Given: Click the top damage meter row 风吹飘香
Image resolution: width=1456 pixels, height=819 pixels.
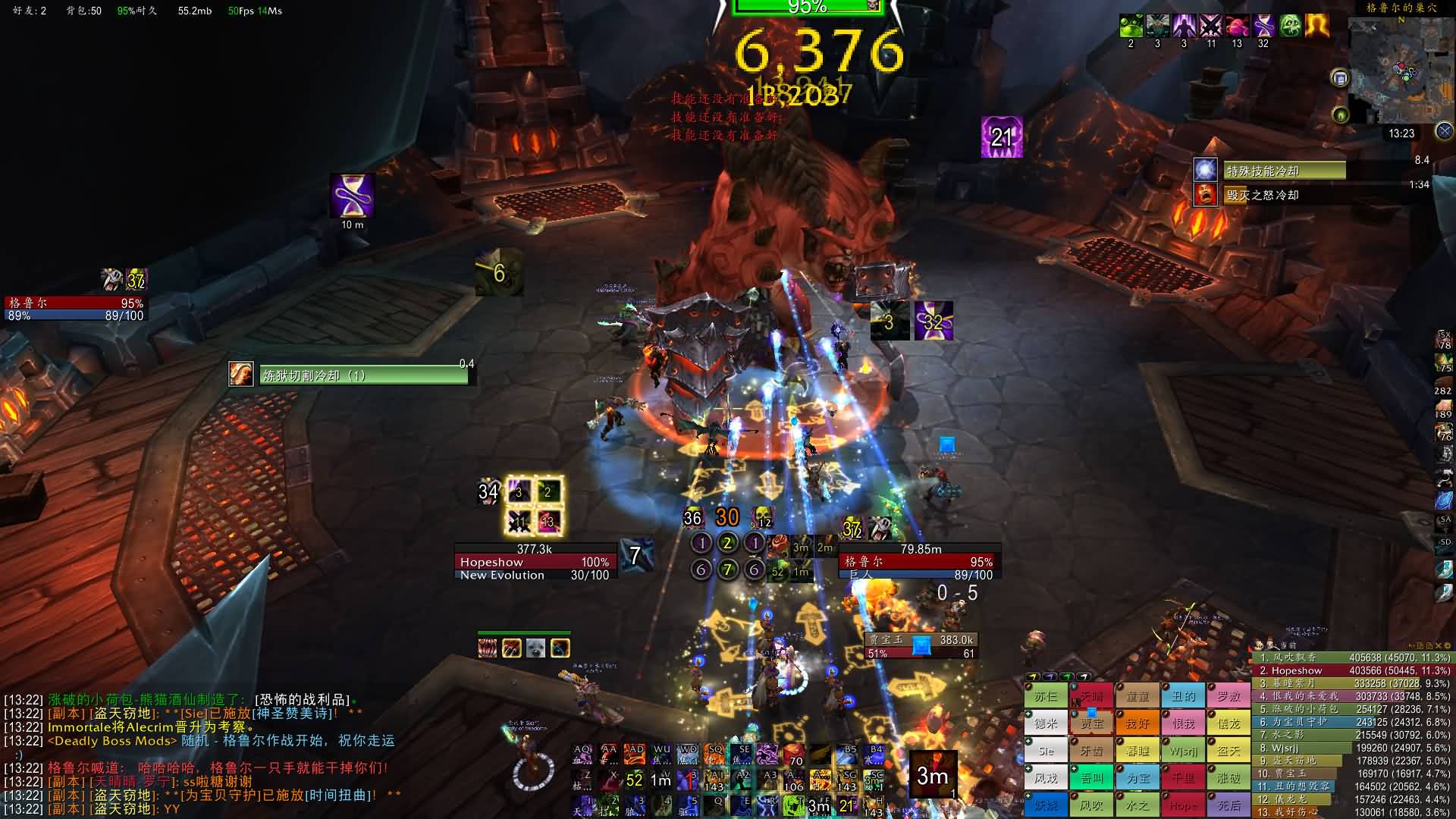Looking at the screenshot, I should pyautogui.click(x=1350, y=657).
